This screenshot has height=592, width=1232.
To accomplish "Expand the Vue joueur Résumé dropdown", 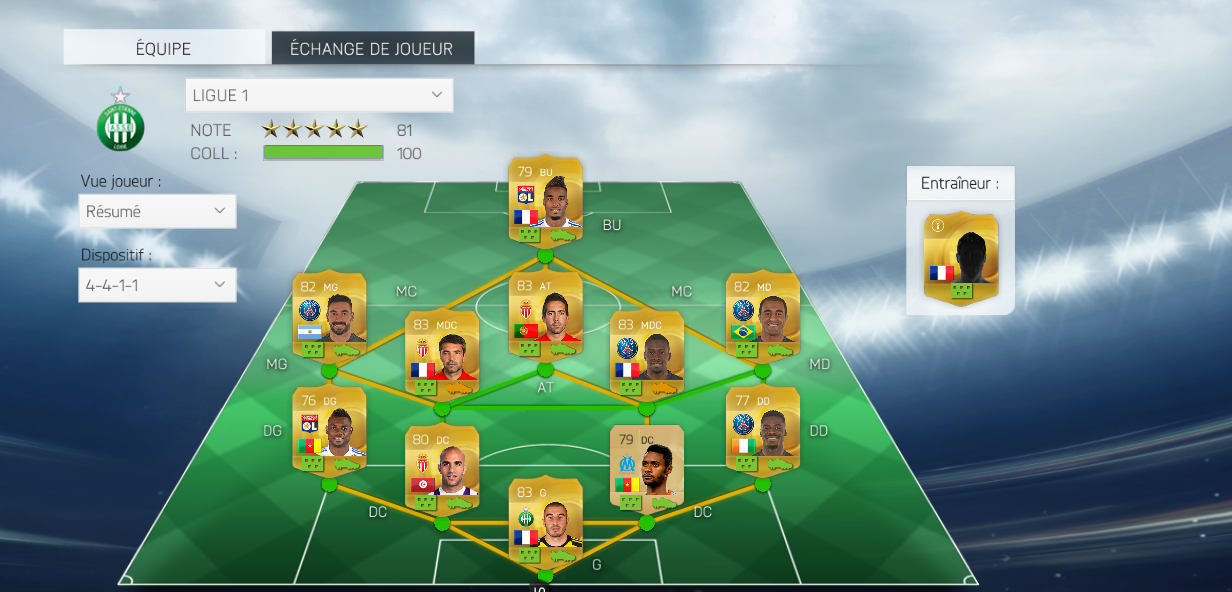I will click(158, 212).
